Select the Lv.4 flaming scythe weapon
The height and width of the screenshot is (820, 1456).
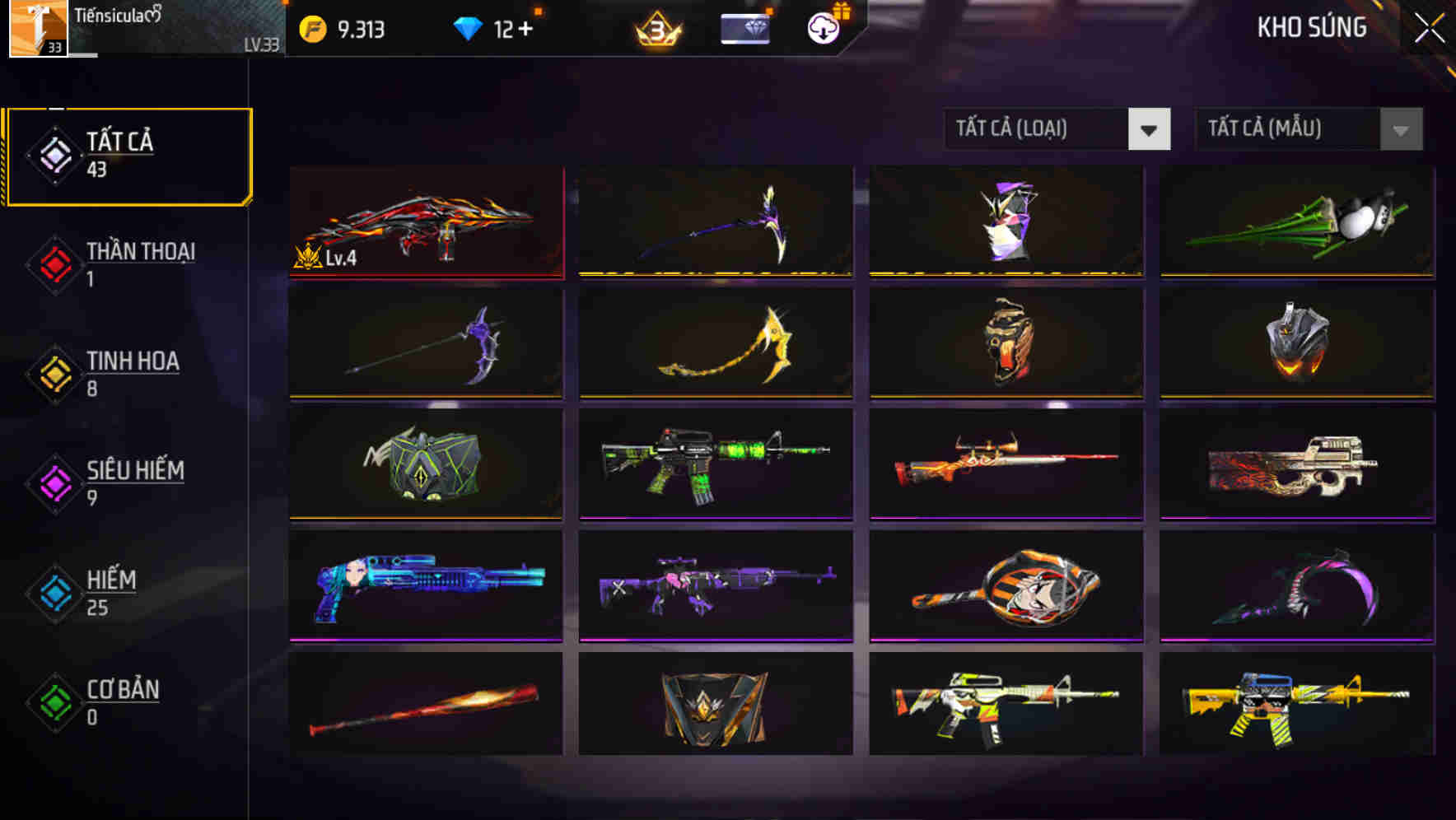click(x=425, y=222)
